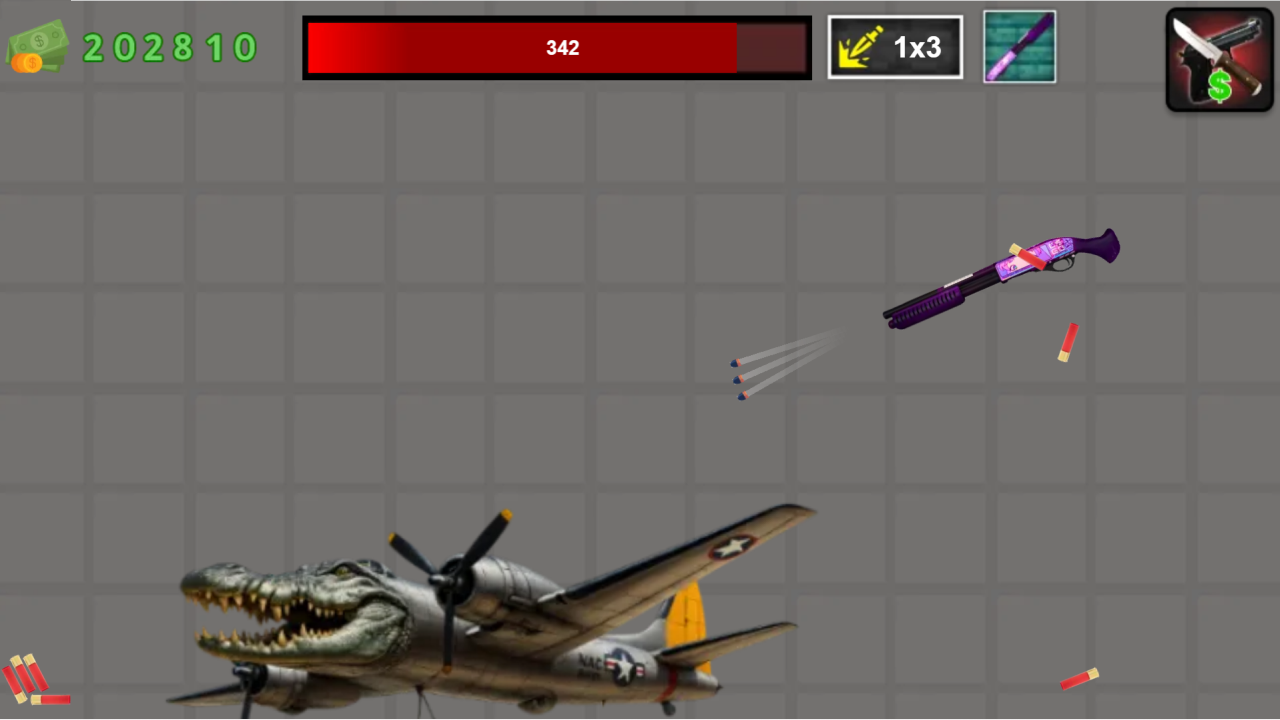This screenshot has width=1280, height=720.
Task: Select the money stack icon
Action: 38,42
